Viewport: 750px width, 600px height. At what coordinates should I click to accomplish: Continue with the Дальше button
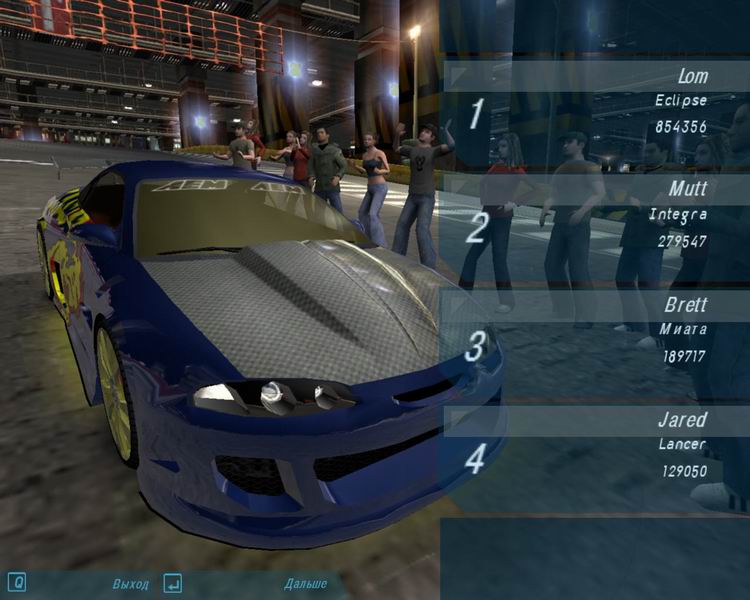click(x=305, y=583)
